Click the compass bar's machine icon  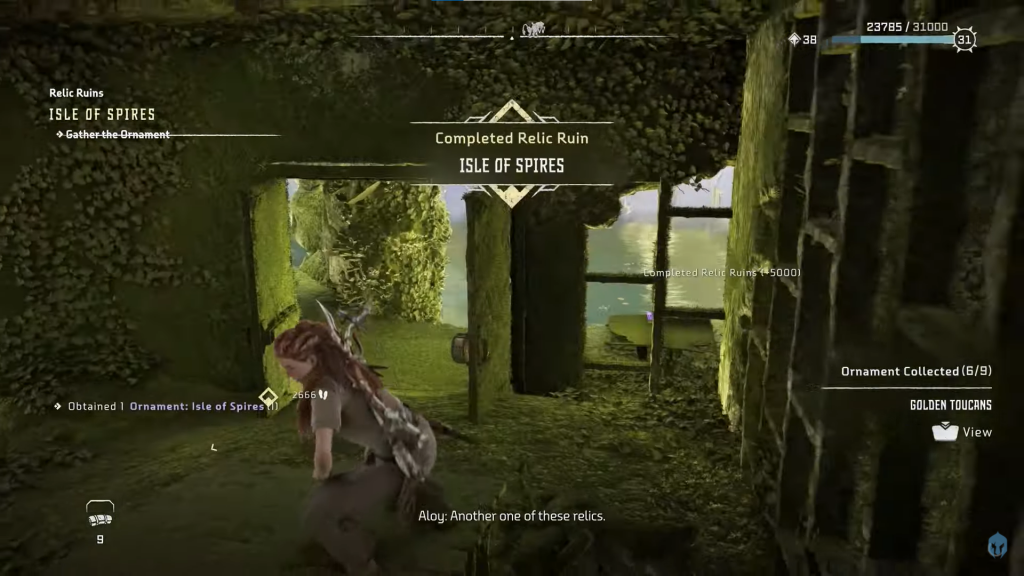[531, 30]
